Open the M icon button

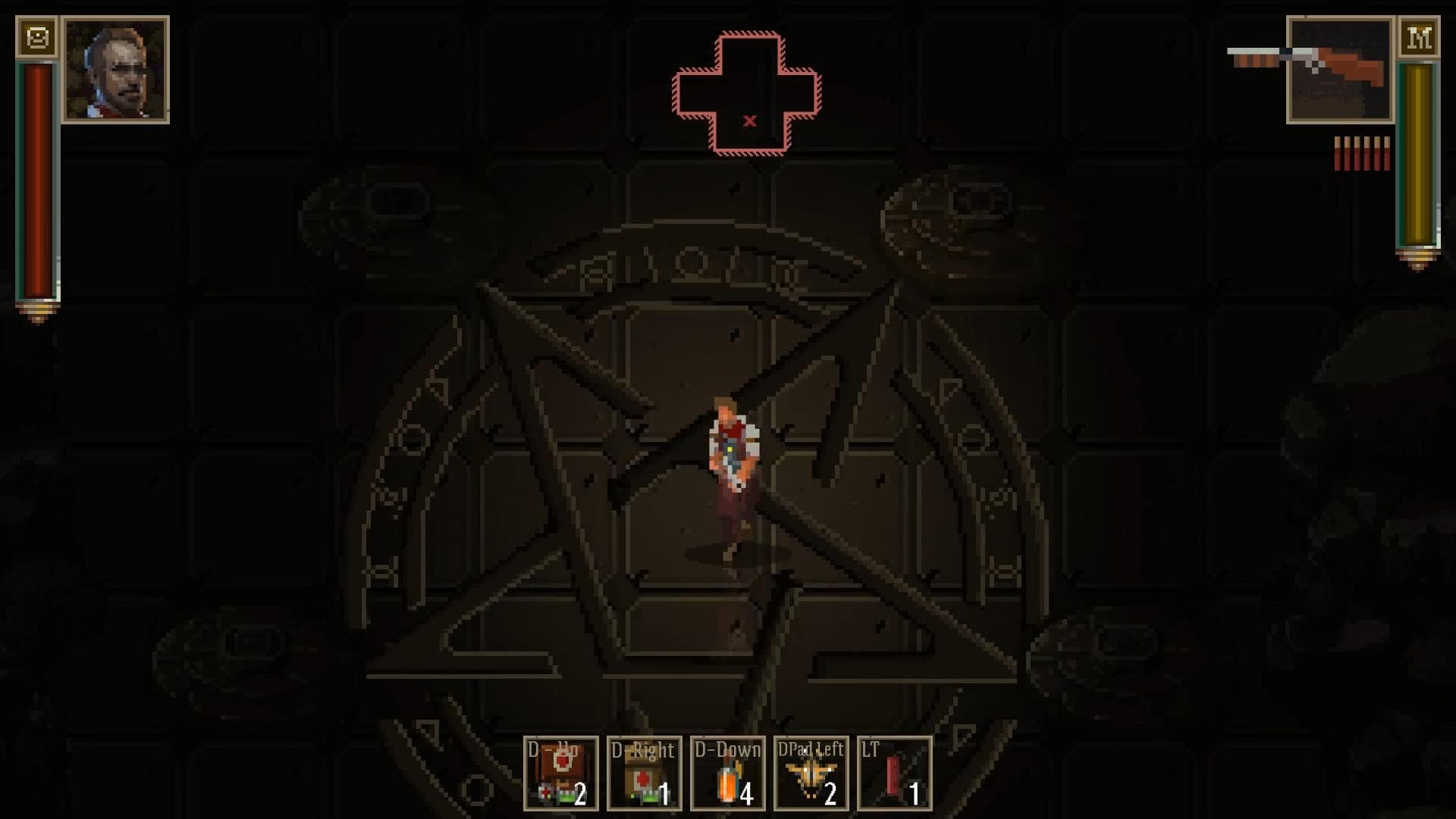point(1419,37)
